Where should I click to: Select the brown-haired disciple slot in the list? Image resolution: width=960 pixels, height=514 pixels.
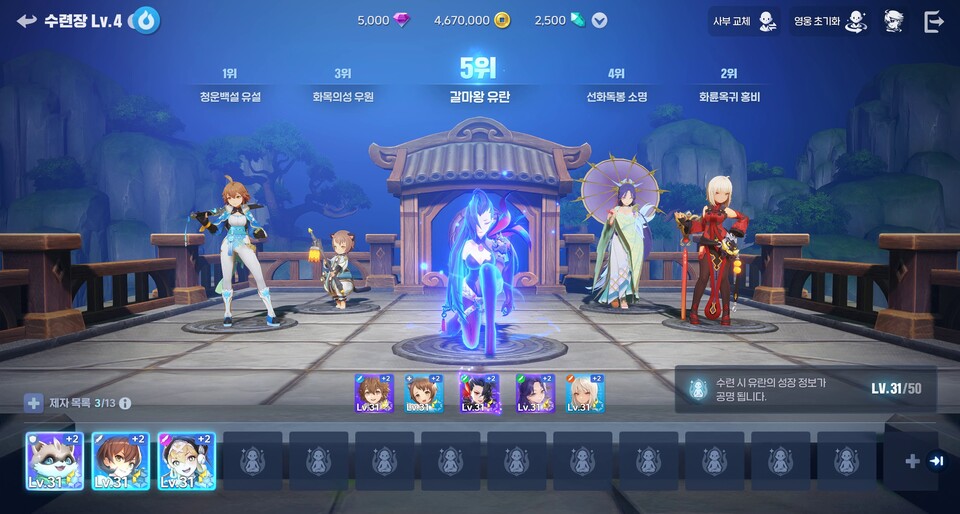tap(120, 462)
